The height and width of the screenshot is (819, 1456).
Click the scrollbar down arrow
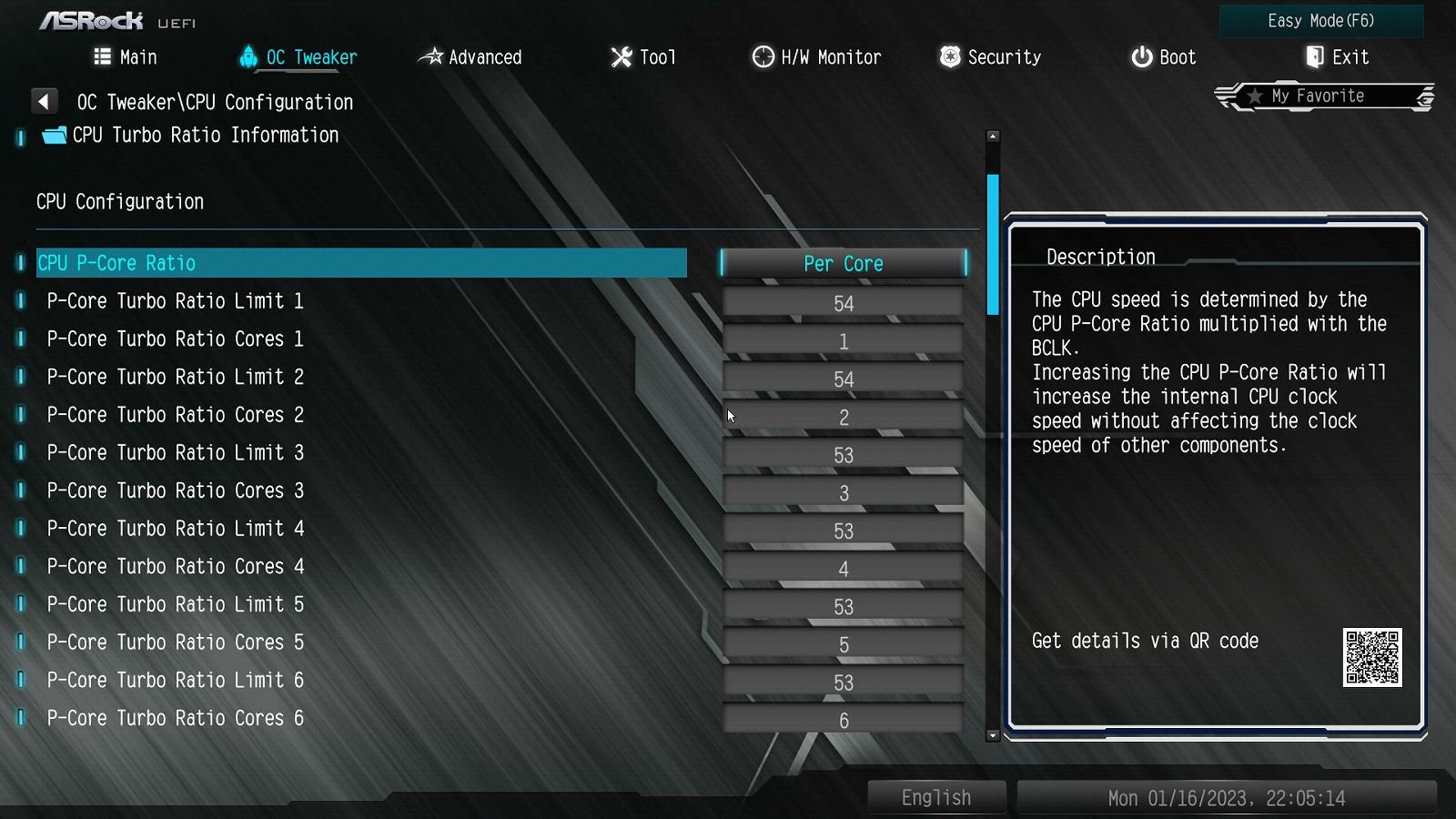click(993, 735)
